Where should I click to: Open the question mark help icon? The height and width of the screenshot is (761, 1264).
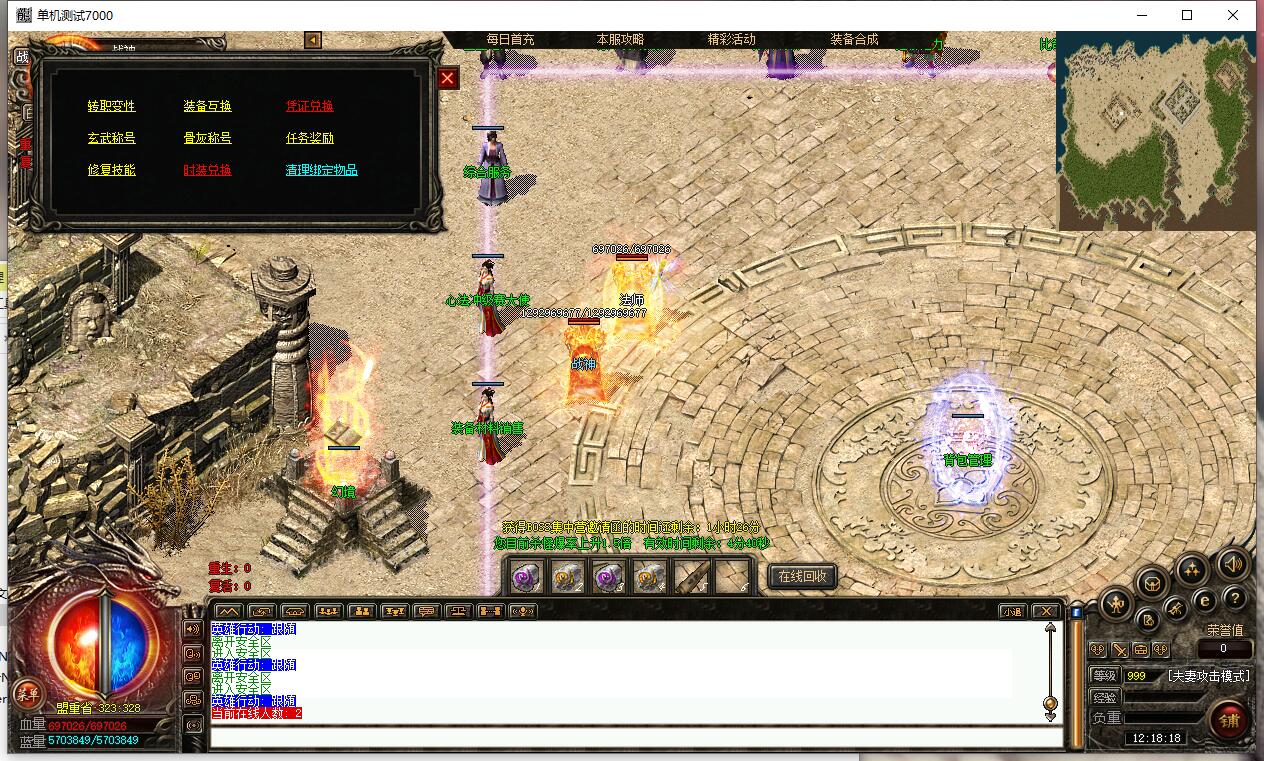coord(1234,598)
